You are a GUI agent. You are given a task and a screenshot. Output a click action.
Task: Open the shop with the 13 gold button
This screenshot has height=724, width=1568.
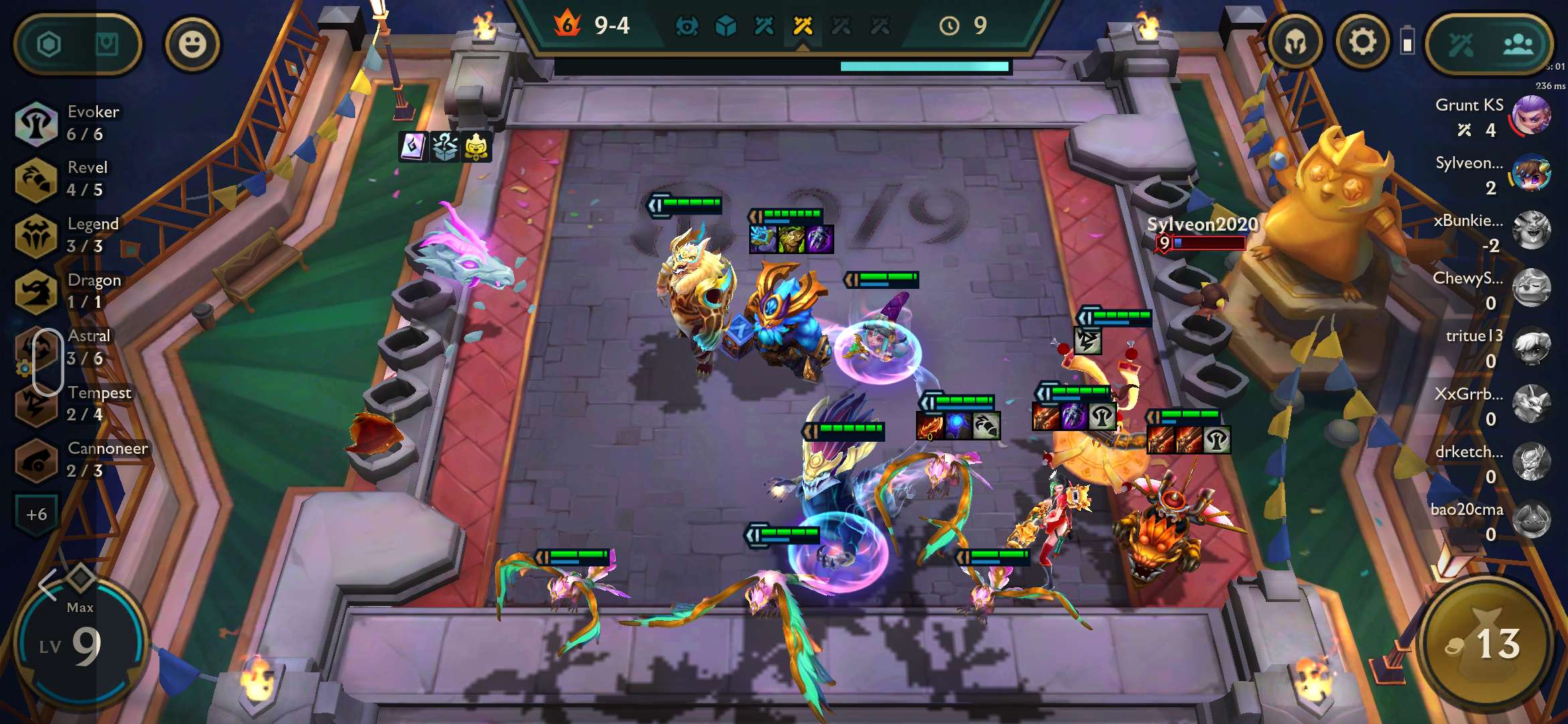pyautogui.click(x=1485, y=644)
